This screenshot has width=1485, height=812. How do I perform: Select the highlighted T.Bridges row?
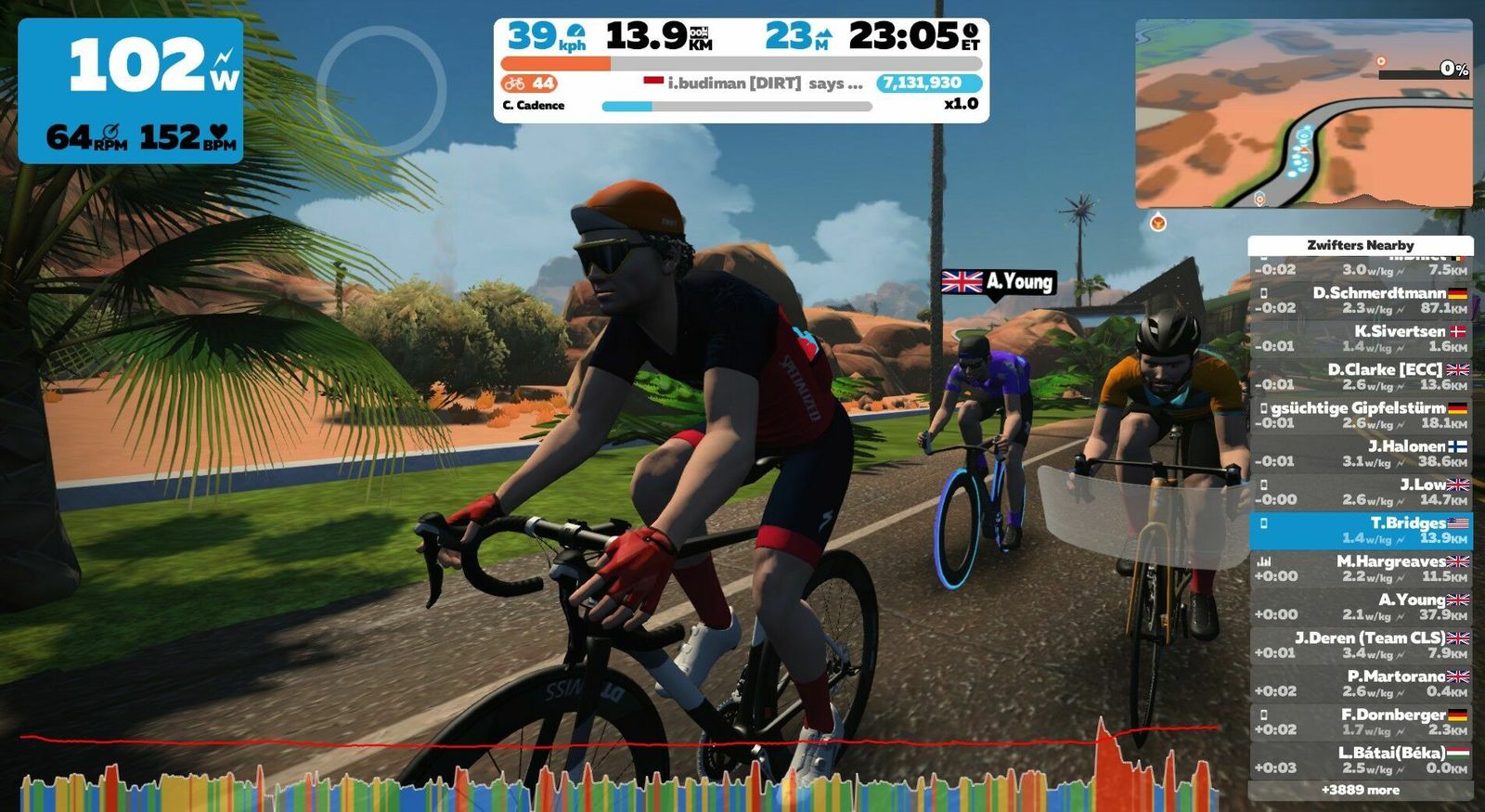pos(1361,530)
